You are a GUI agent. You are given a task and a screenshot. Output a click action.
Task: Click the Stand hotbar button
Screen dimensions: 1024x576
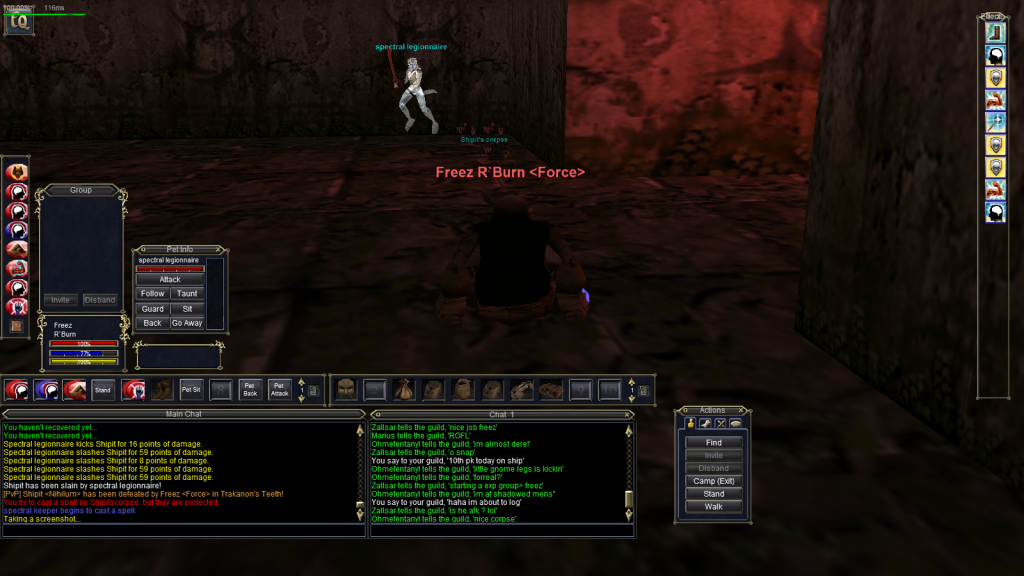tap(102, 389)
